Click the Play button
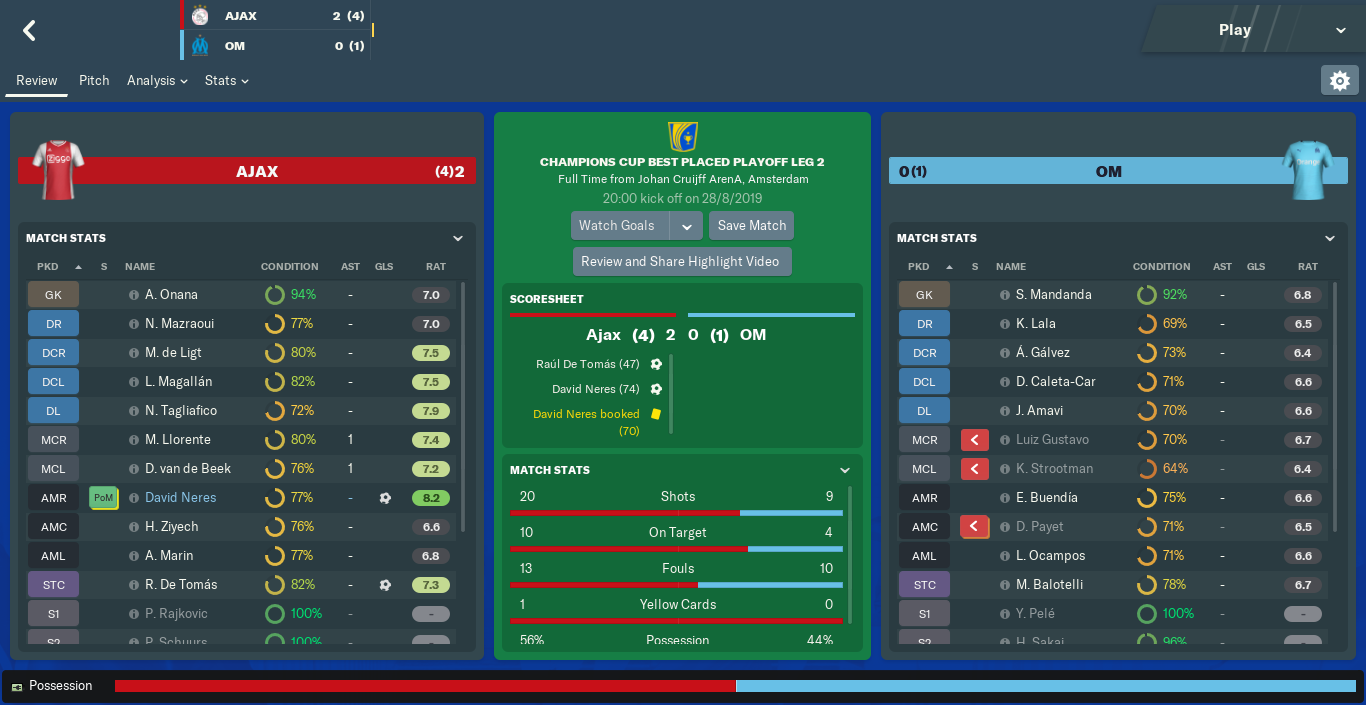Viewport: 1366px width, 705px height. pos(1235,30)
